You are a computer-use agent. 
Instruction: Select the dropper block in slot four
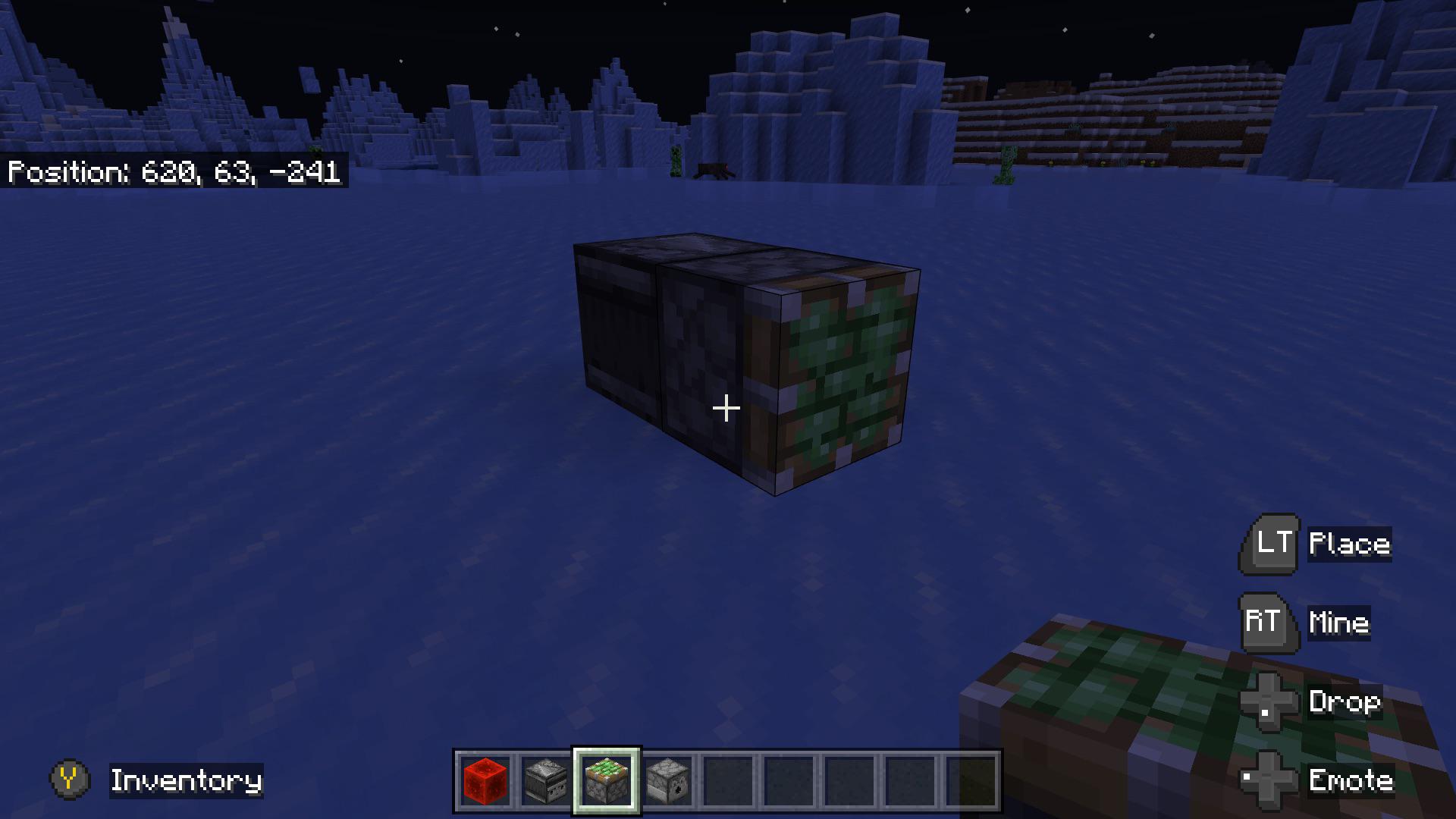667,781
